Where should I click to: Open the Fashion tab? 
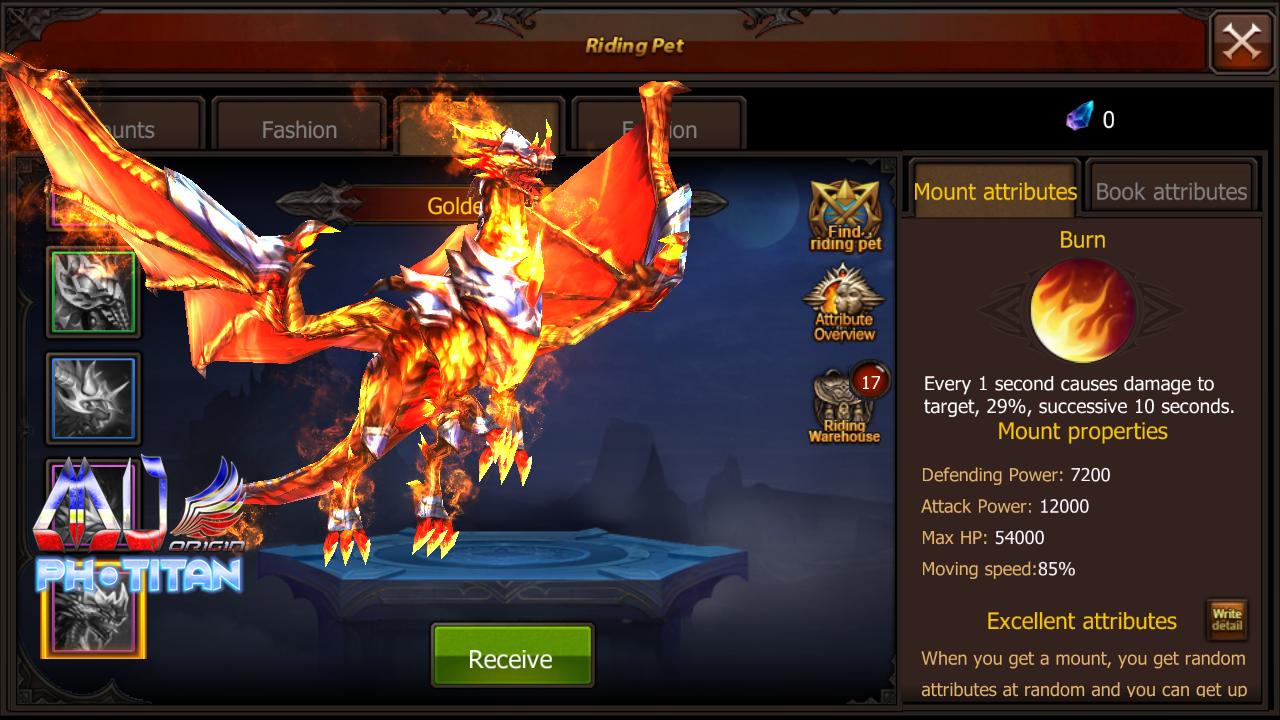pyautogui.click(x=297, y=128)
